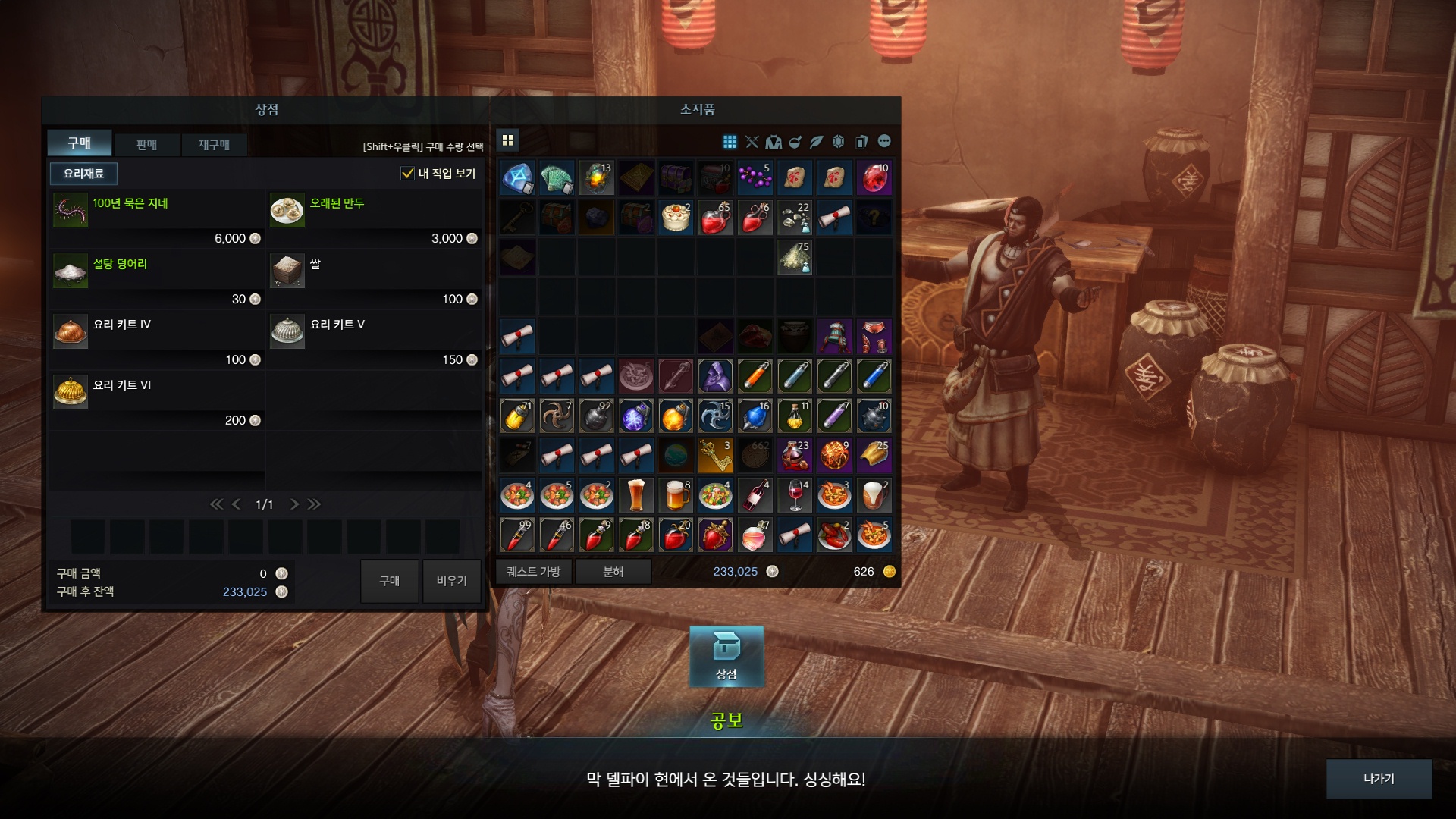Switch to the 판매 sell tab
The height and width of the screenshot is (819, 1456).
pyautogui.click(x=146, y=144)
